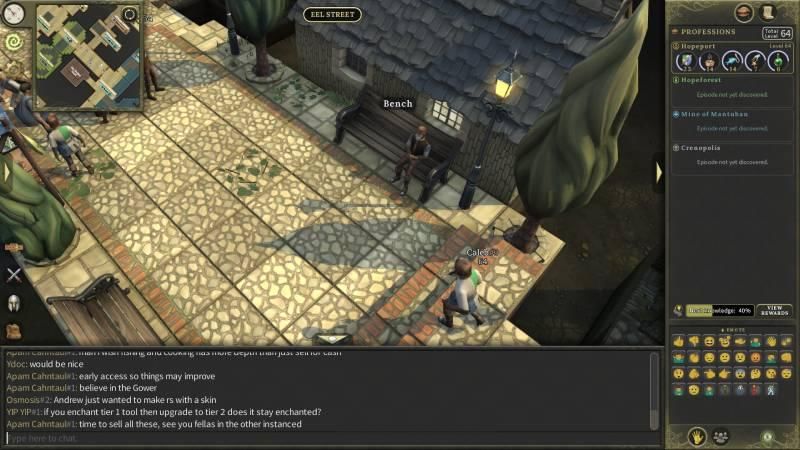Click the green glowing orb tab
Screen dimensions: 800x450
click(766, 436)
